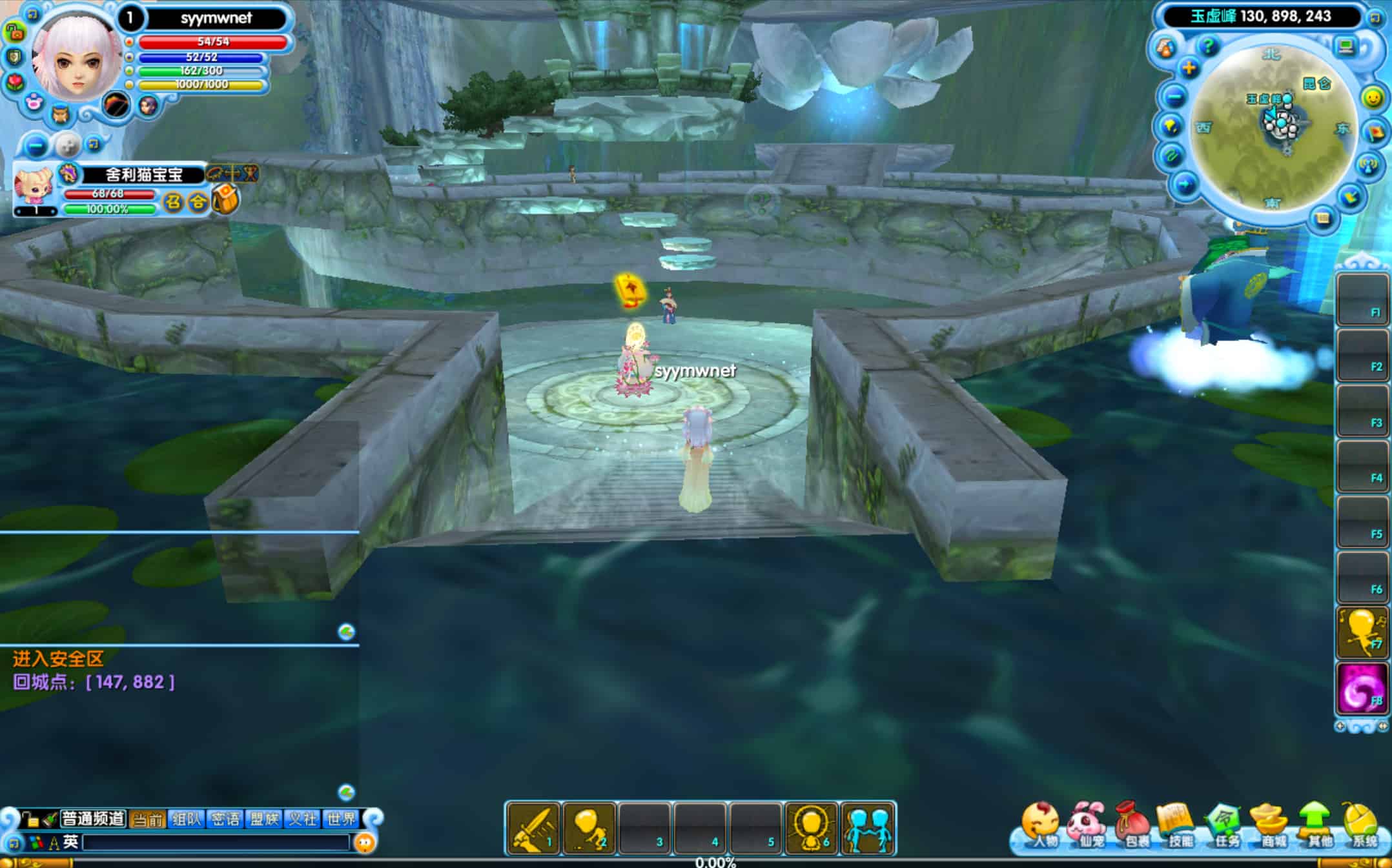Activate the sword attack skill in slot 1

pos(533,828)
